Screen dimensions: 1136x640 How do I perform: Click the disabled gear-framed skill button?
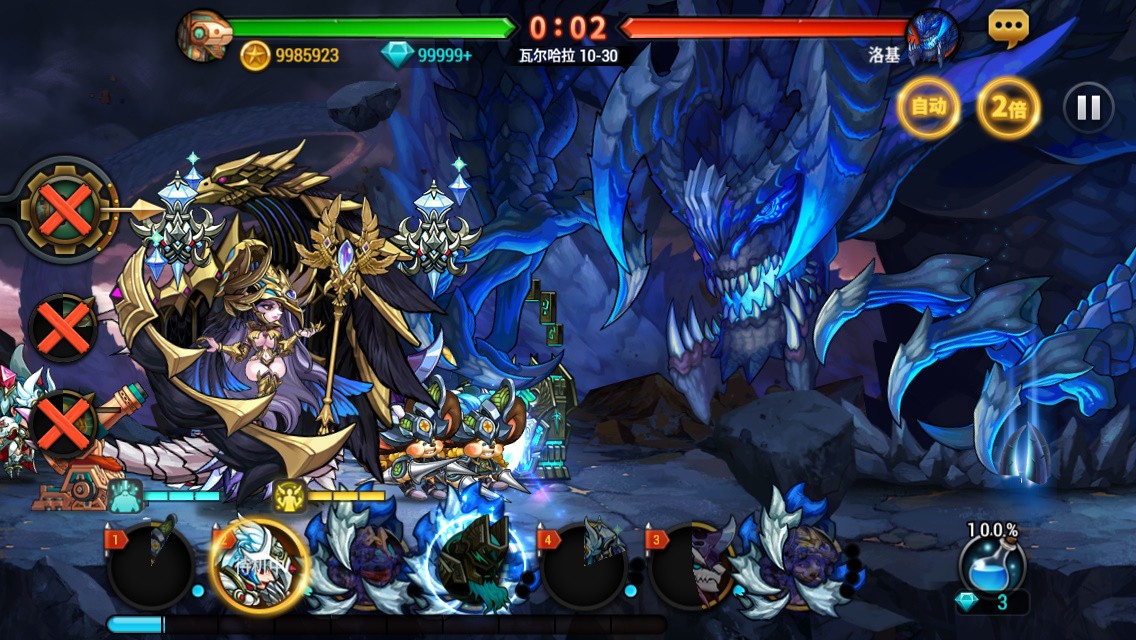coord(66,210)
